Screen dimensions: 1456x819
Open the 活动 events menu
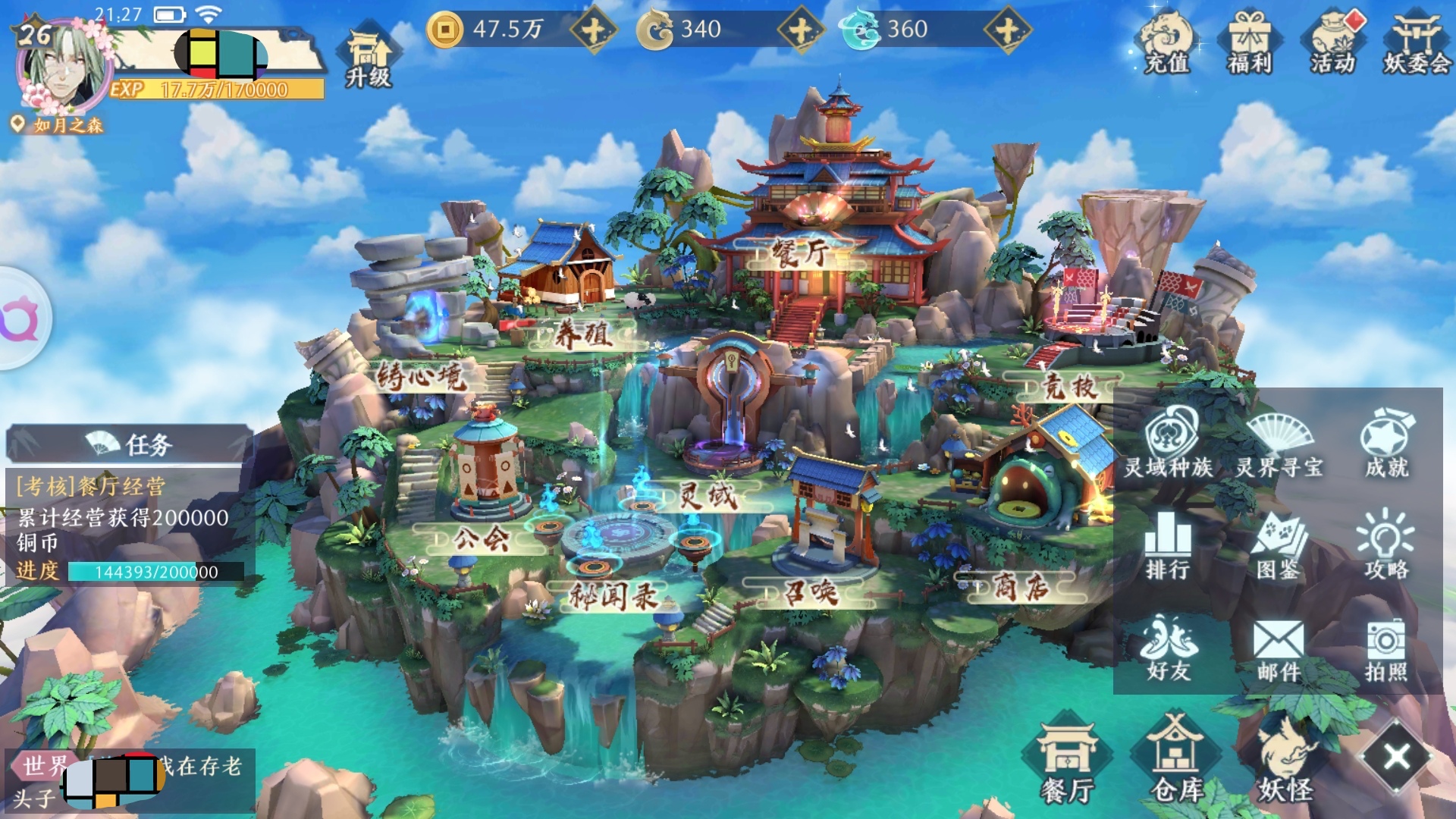[x=1332, y=42]
